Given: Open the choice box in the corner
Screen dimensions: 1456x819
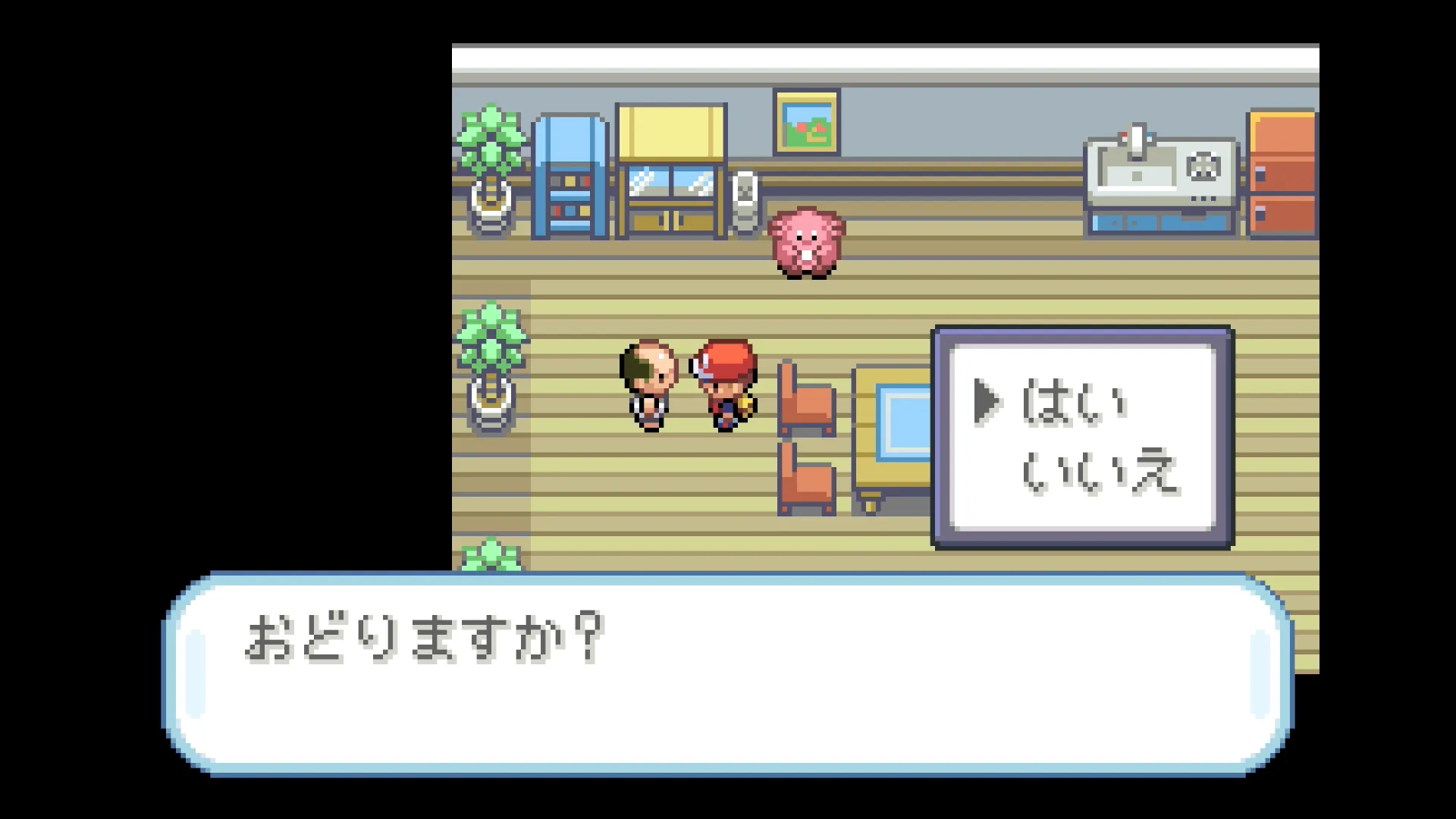Looking at the screenshot, I should 1083,434.
